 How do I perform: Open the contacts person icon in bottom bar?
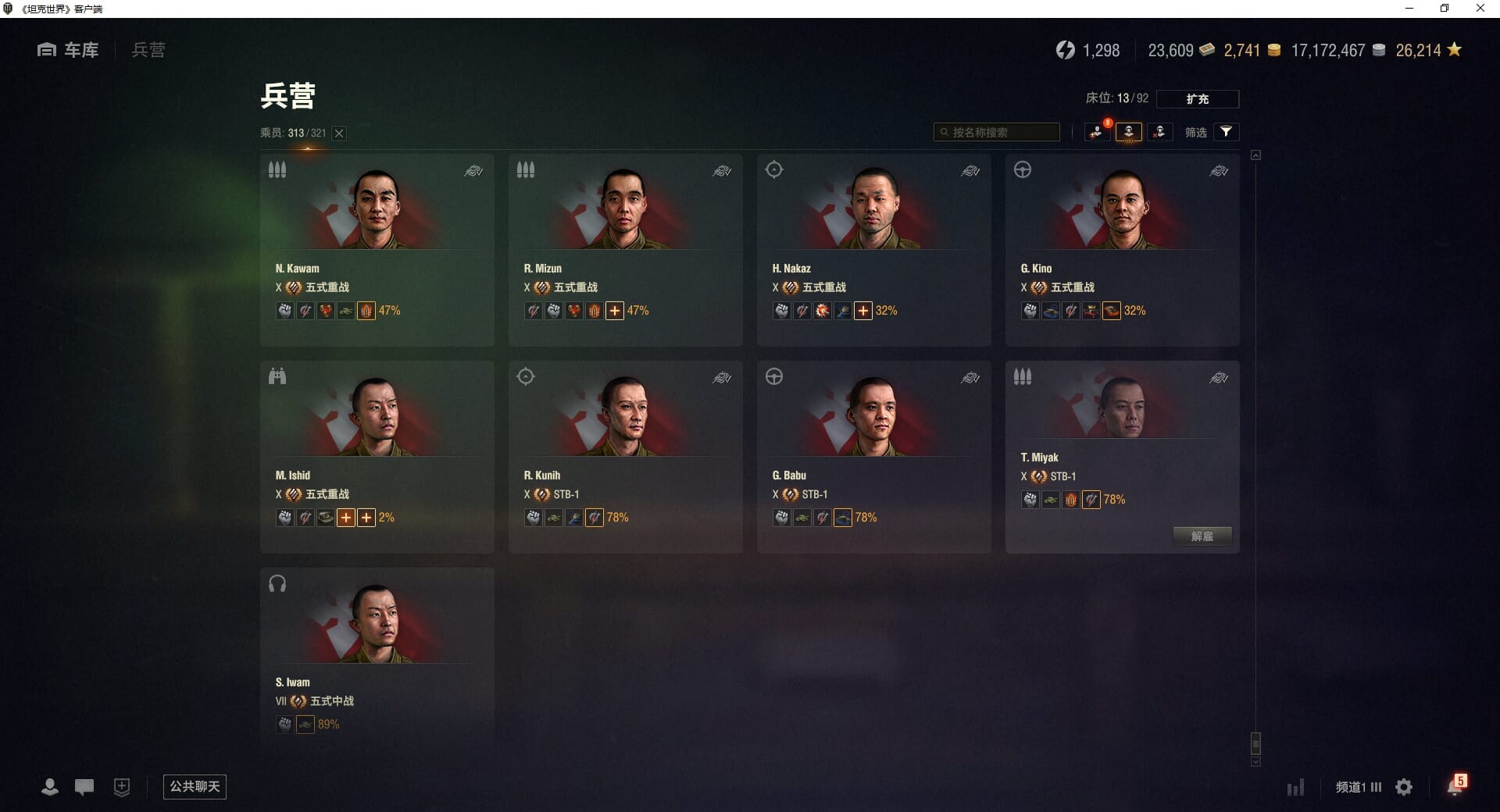click(x=49, y=787)
